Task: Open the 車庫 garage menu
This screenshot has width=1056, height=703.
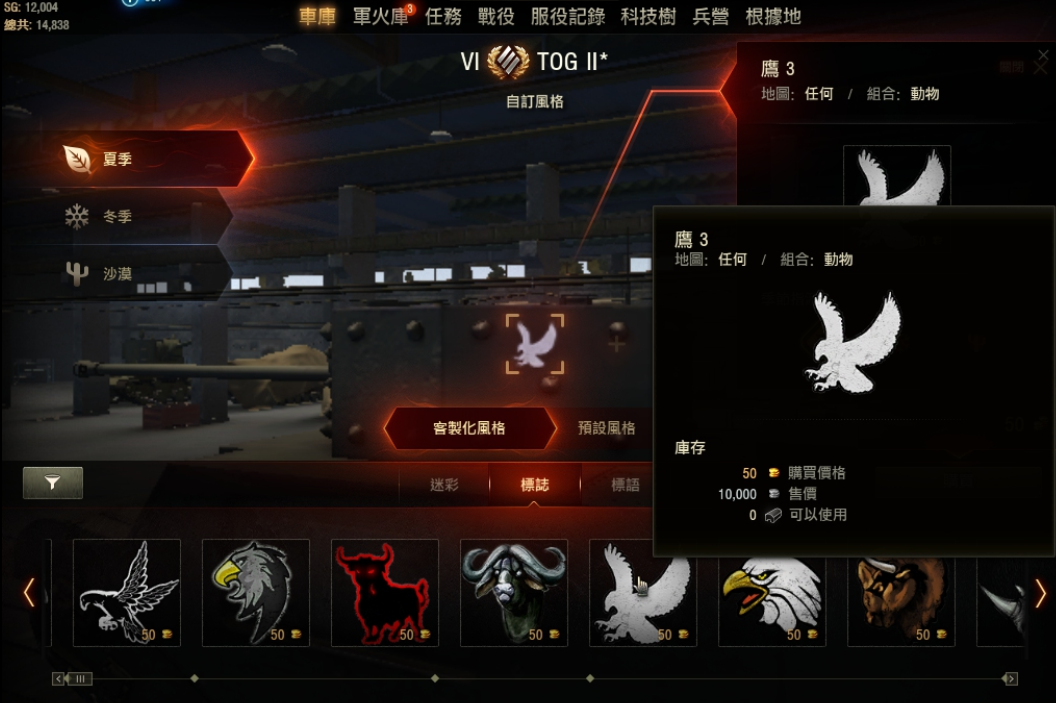Action: click(317, 17)
